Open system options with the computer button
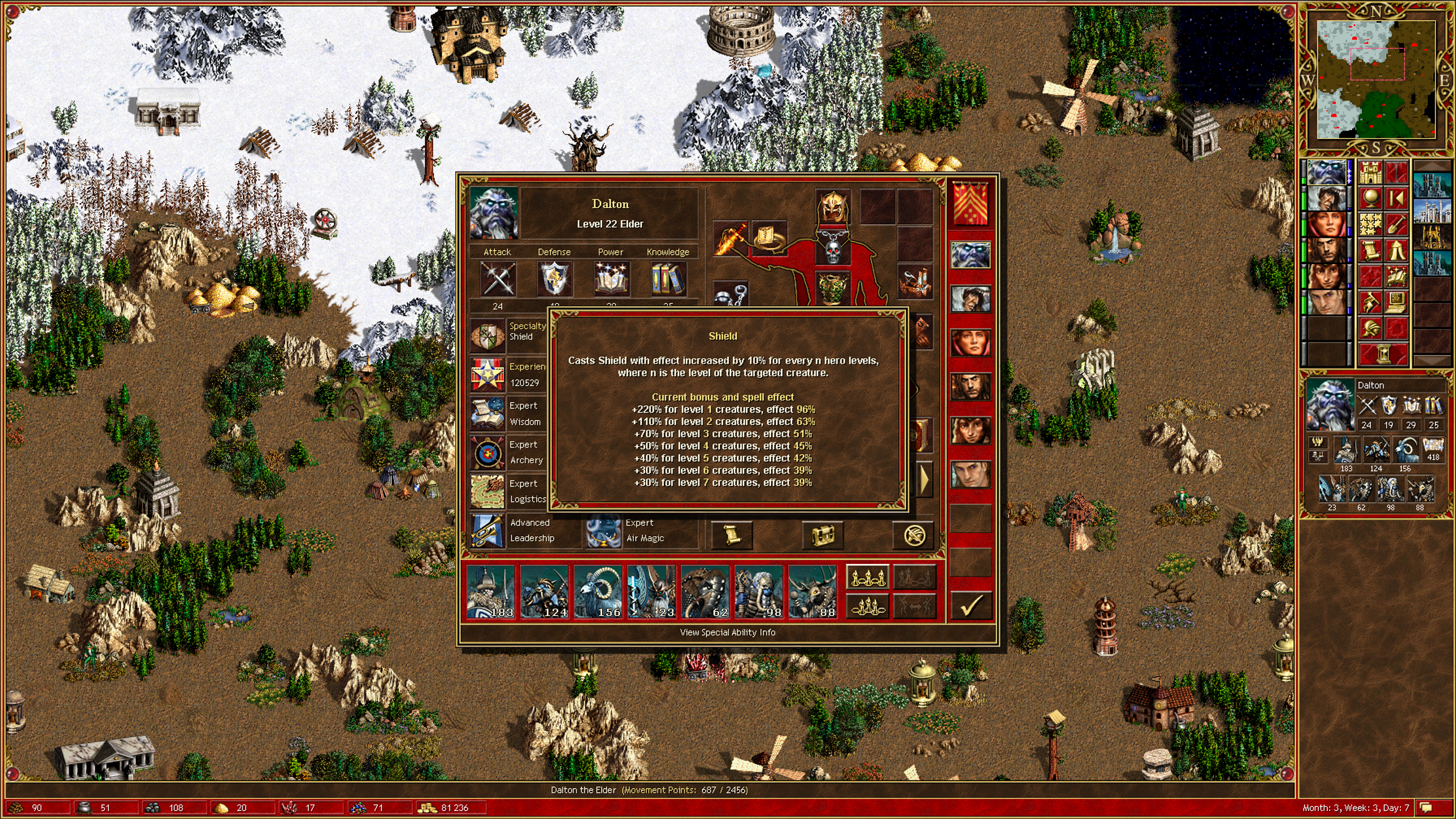 click(x=1397, y=302)
